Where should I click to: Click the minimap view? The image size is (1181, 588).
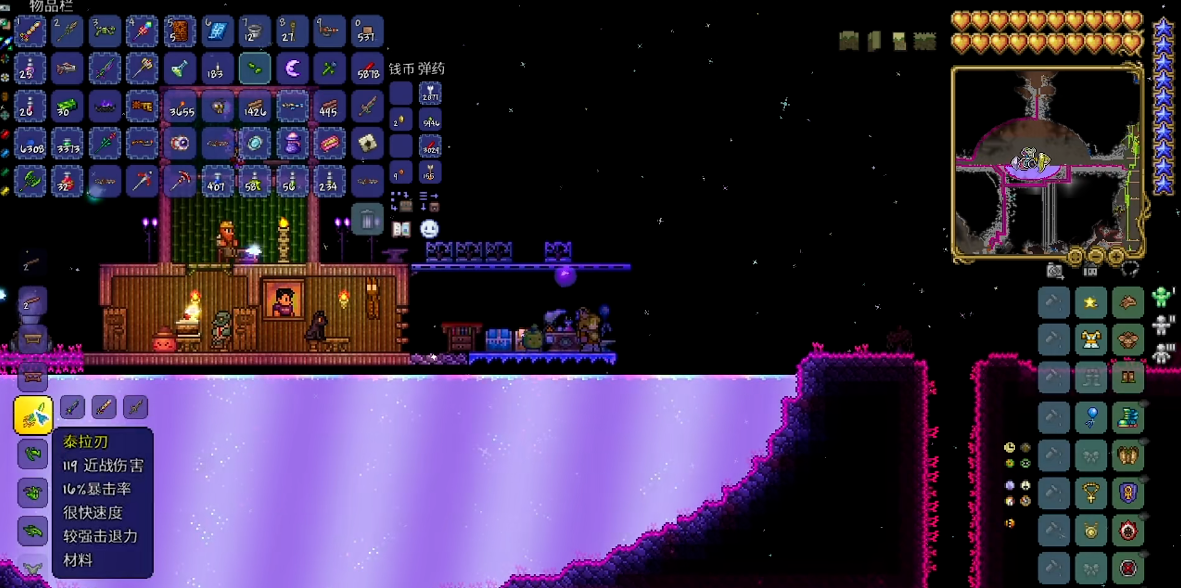coord(1047,160)
